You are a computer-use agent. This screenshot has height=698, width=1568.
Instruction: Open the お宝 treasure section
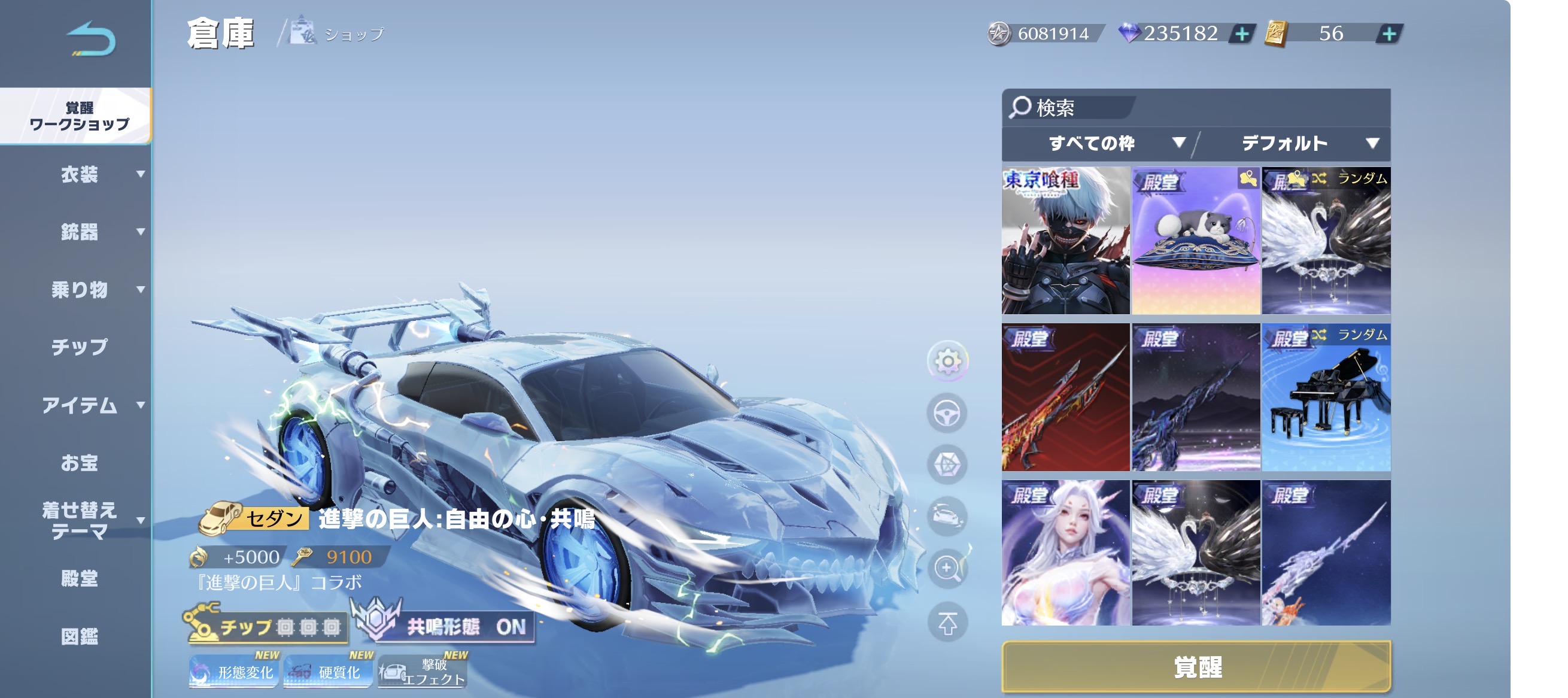[79, 463]
